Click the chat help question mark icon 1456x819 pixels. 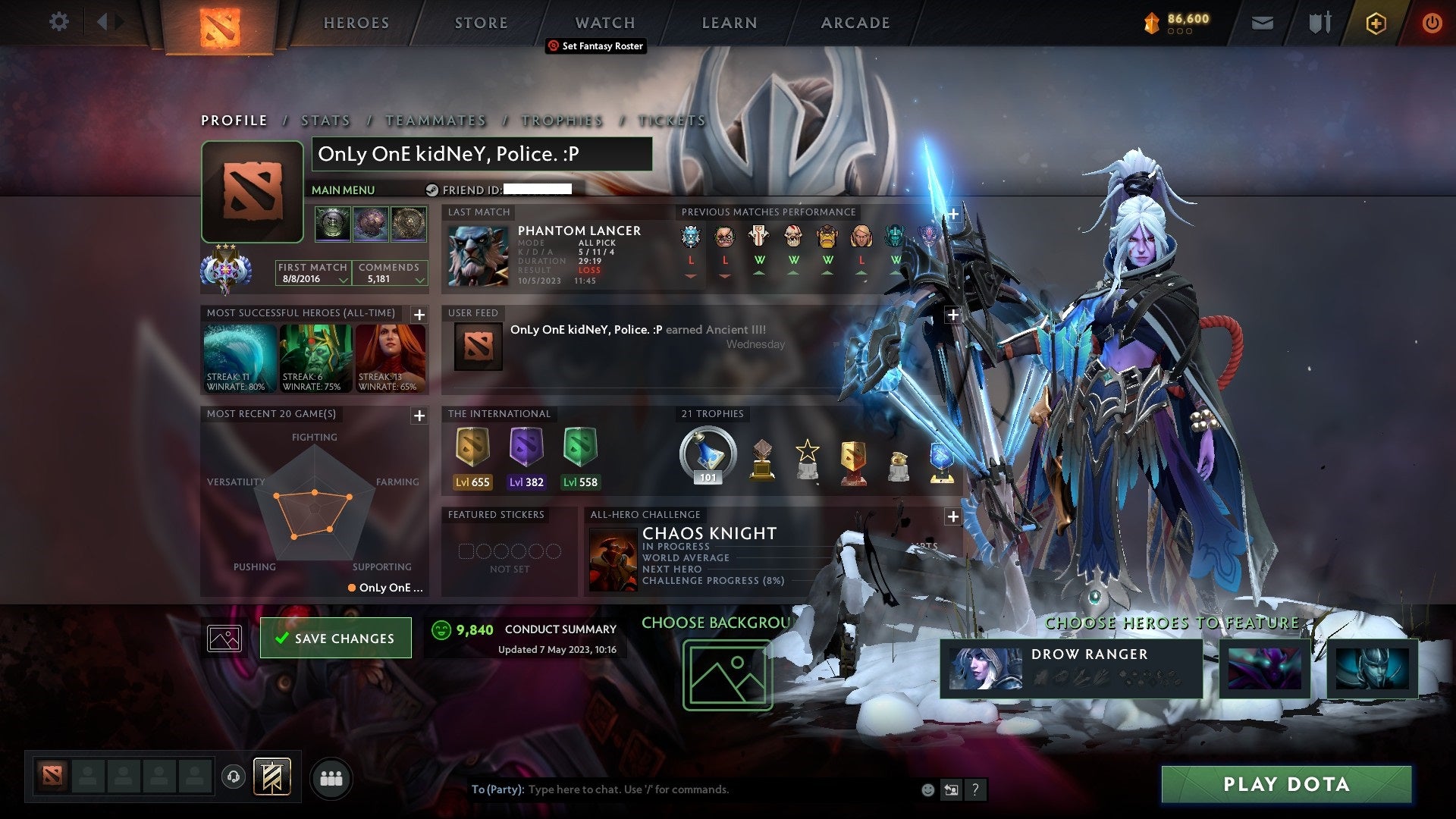click(975, 789)
